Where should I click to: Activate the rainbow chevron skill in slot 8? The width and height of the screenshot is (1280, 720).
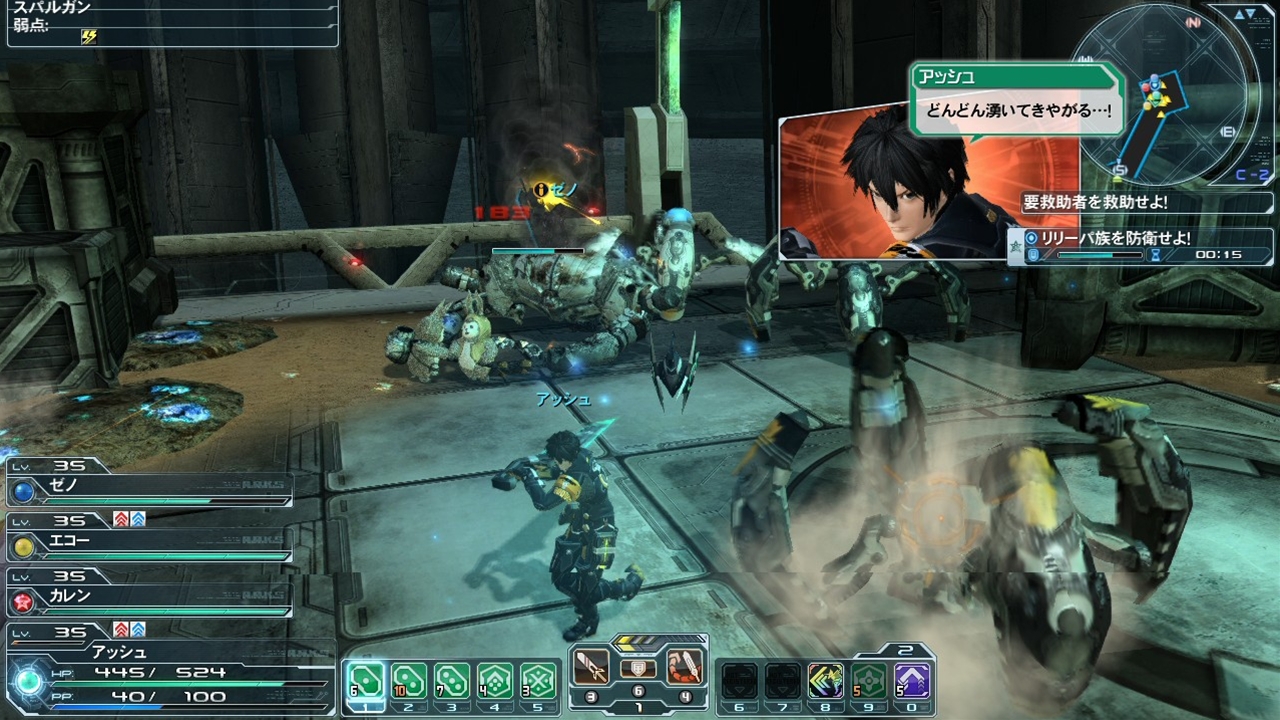point(826,681)
